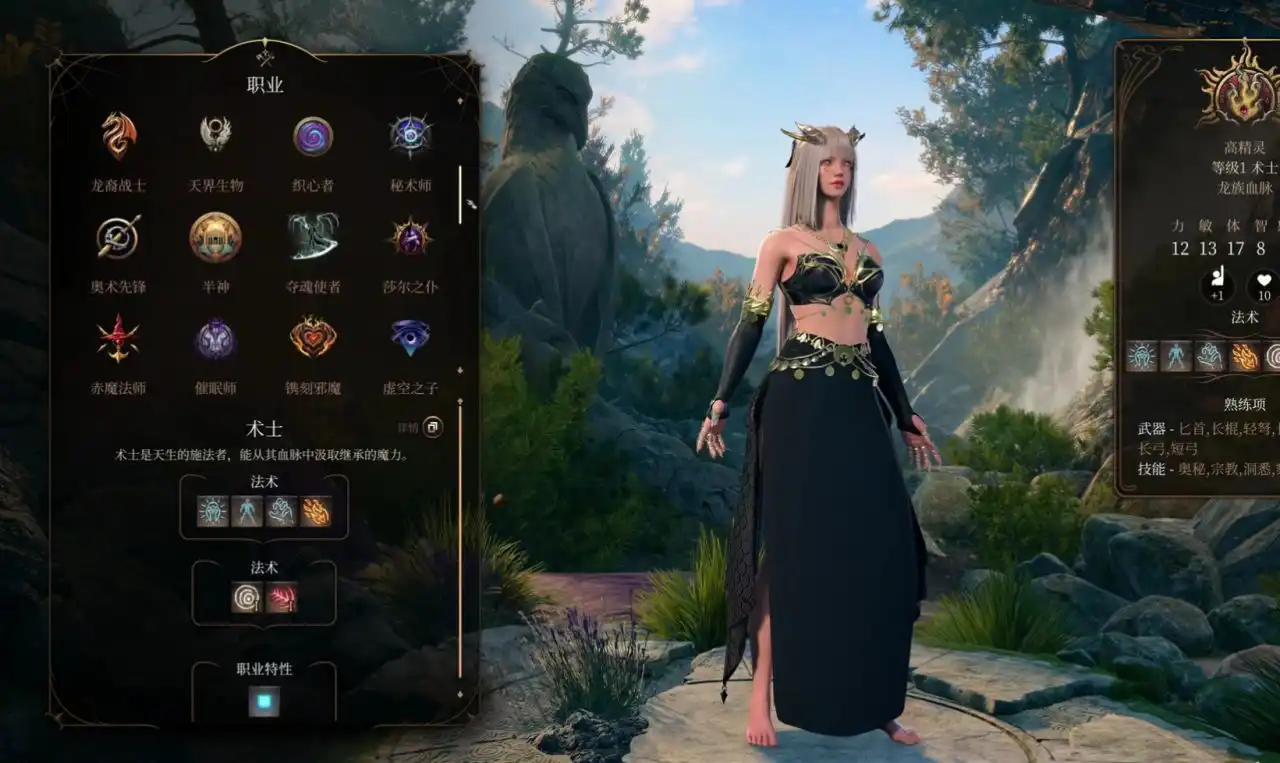The width and height of the screenshot is (1280, 763).
Task: Open the first cantrip icon under 法术
Action: click(213, 512)
